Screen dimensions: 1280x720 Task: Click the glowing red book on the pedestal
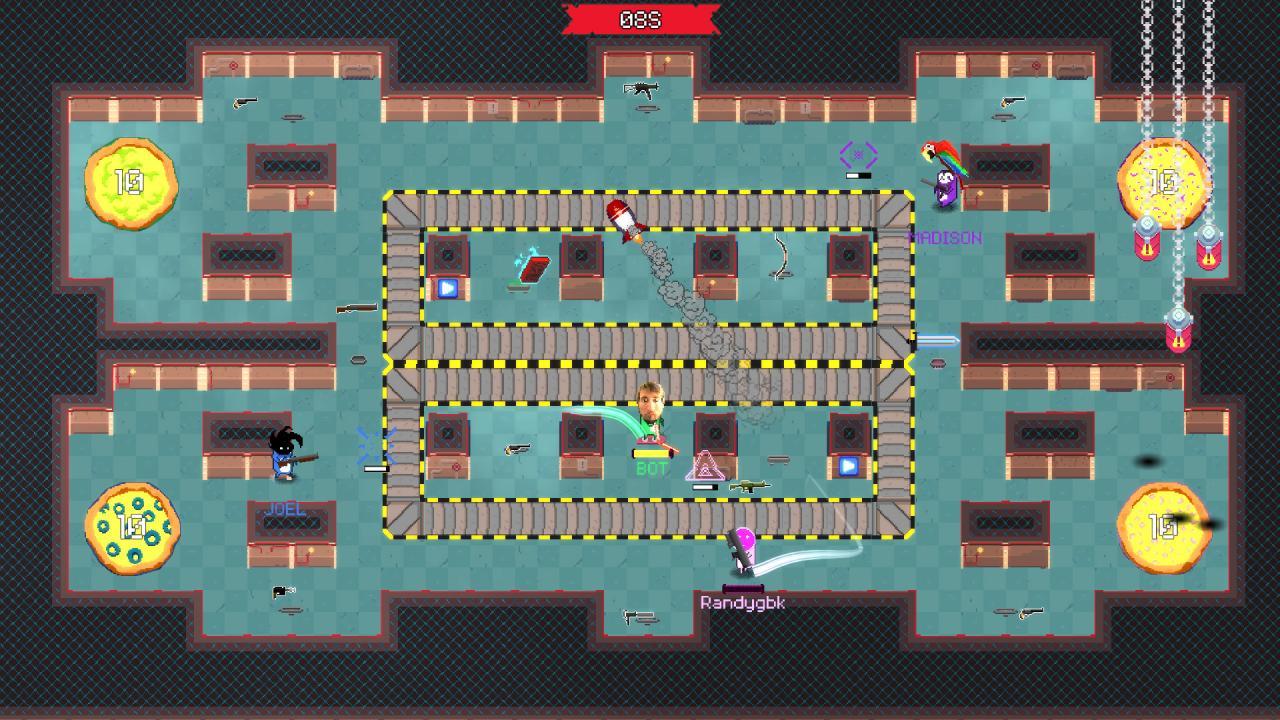click(x=533, y=268)
